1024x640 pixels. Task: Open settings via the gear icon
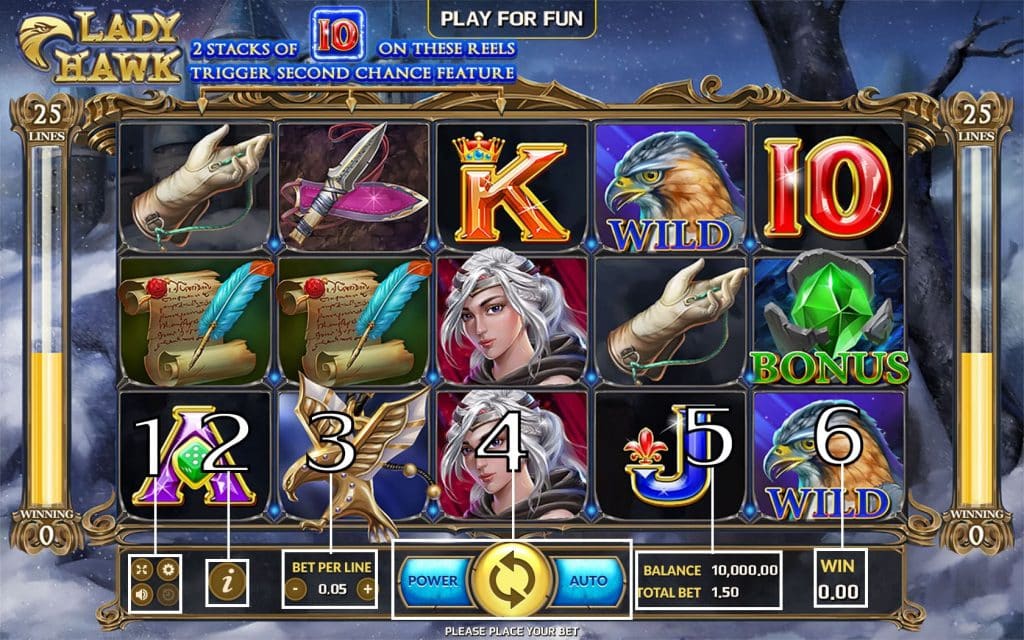168,569
